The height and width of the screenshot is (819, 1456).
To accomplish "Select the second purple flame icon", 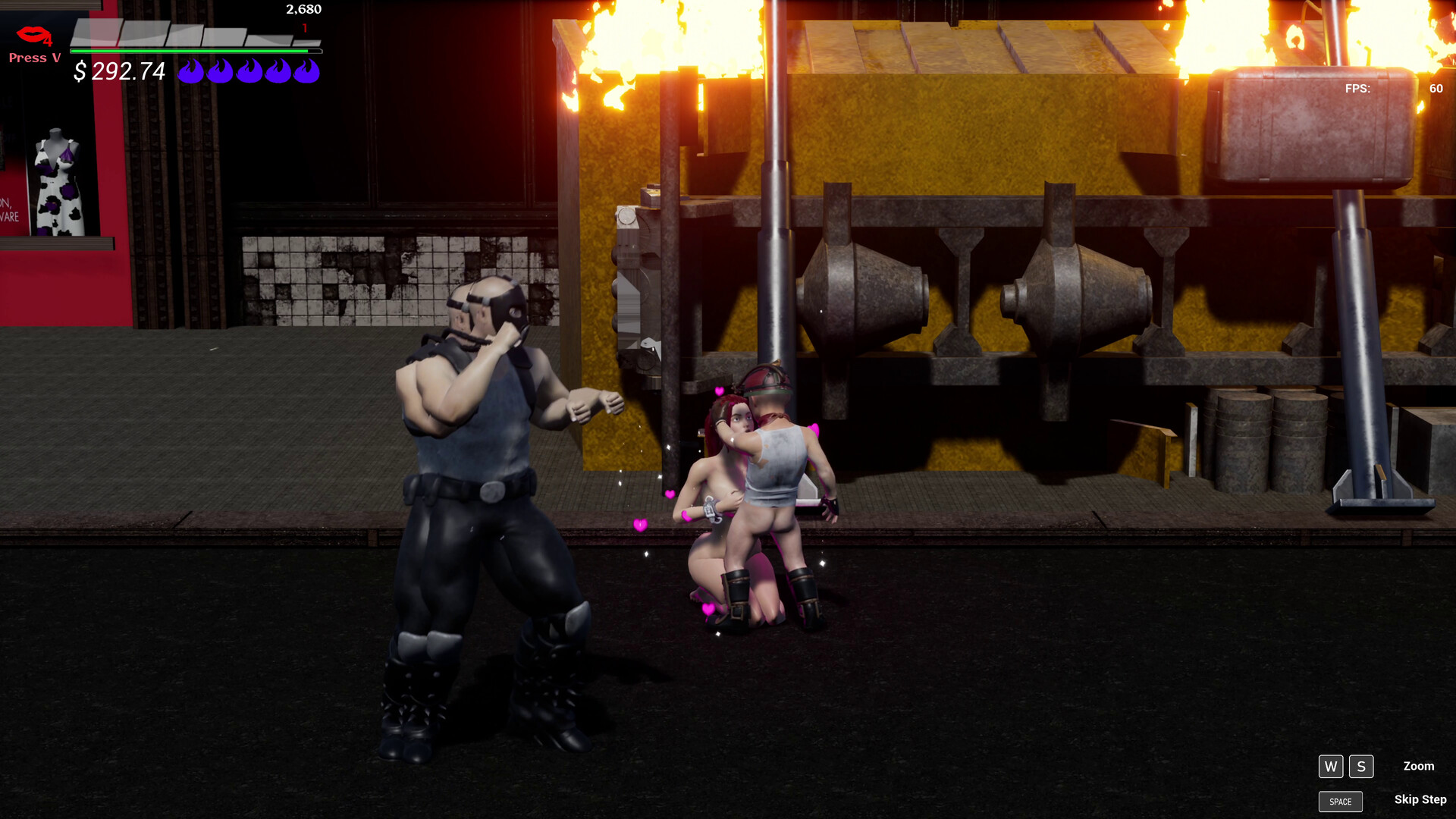I will pyautogui.click(x=218, y=72).
